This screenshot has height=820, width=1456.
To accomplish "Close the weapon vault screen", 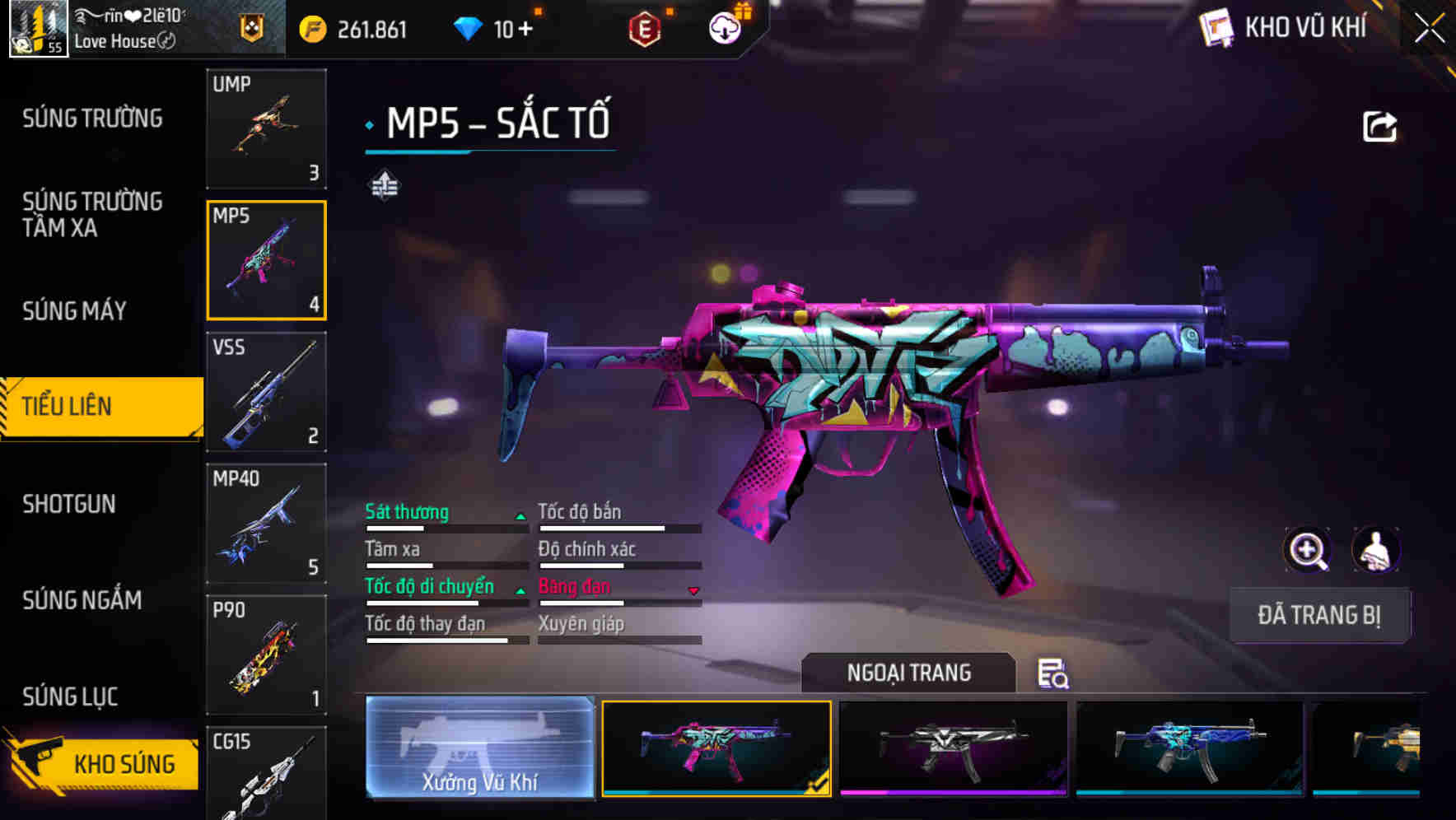I will coord(1430,29).
